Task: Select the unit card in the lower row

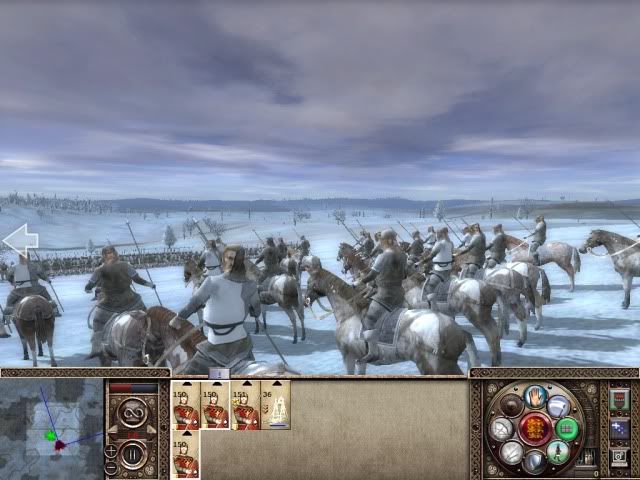Action: pos(186,455)
